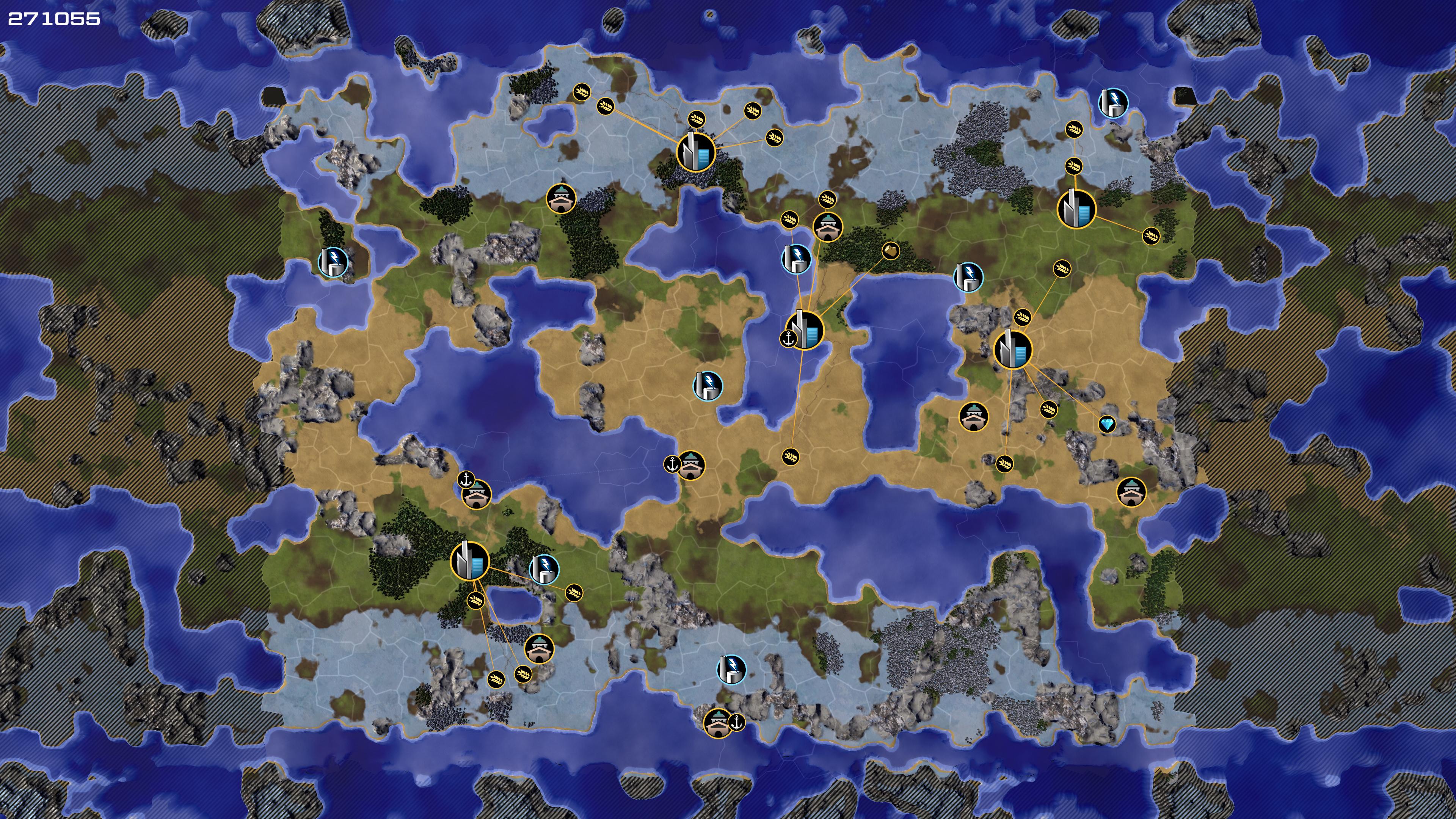Select the skyscraper city linked to the gold nugget
The image size is (1456, 819).
point(804,330)
